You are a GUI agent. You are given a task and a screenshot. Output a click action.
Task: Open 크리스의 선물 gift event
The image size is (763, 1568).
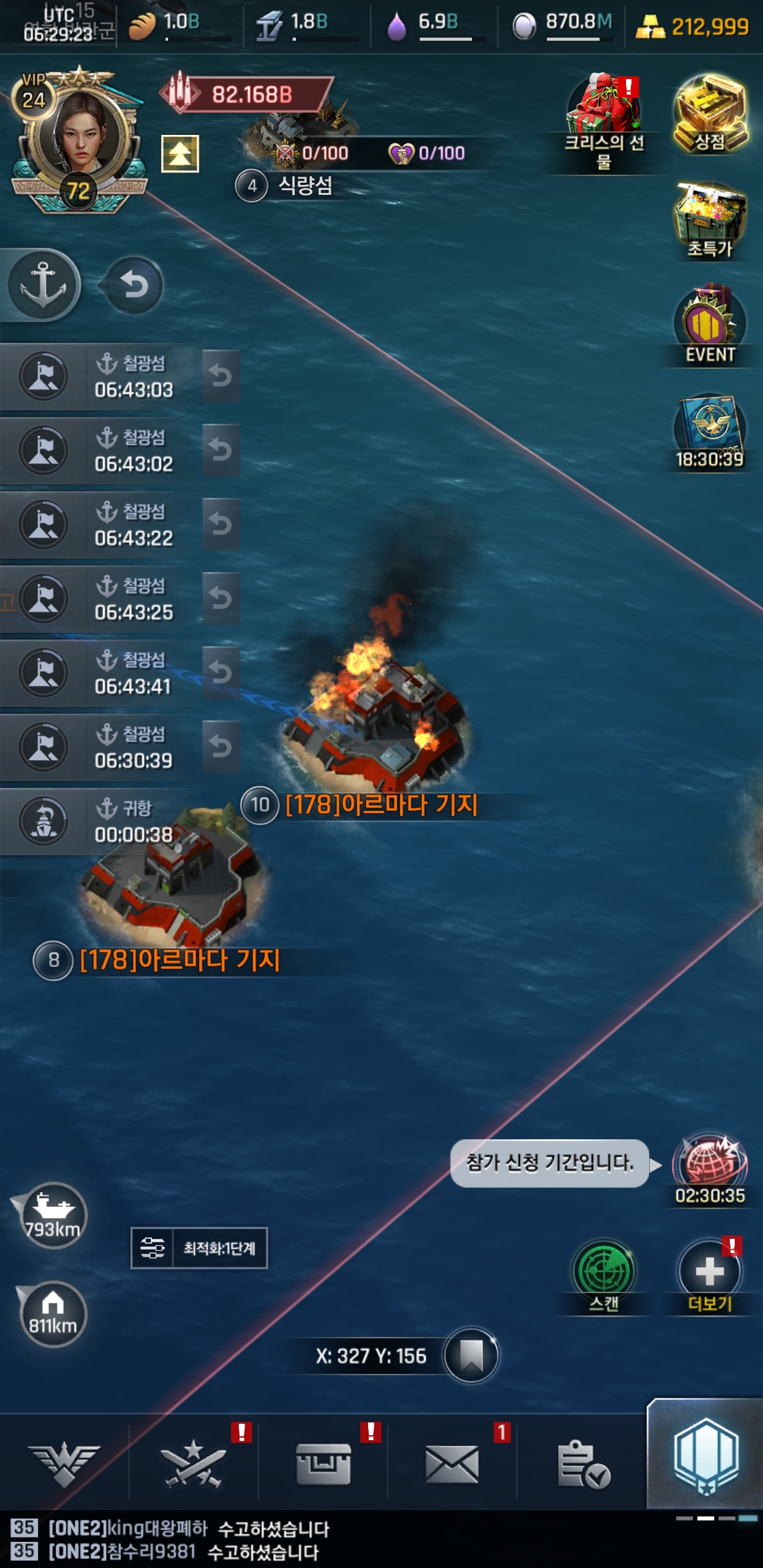tap(605, 121)
